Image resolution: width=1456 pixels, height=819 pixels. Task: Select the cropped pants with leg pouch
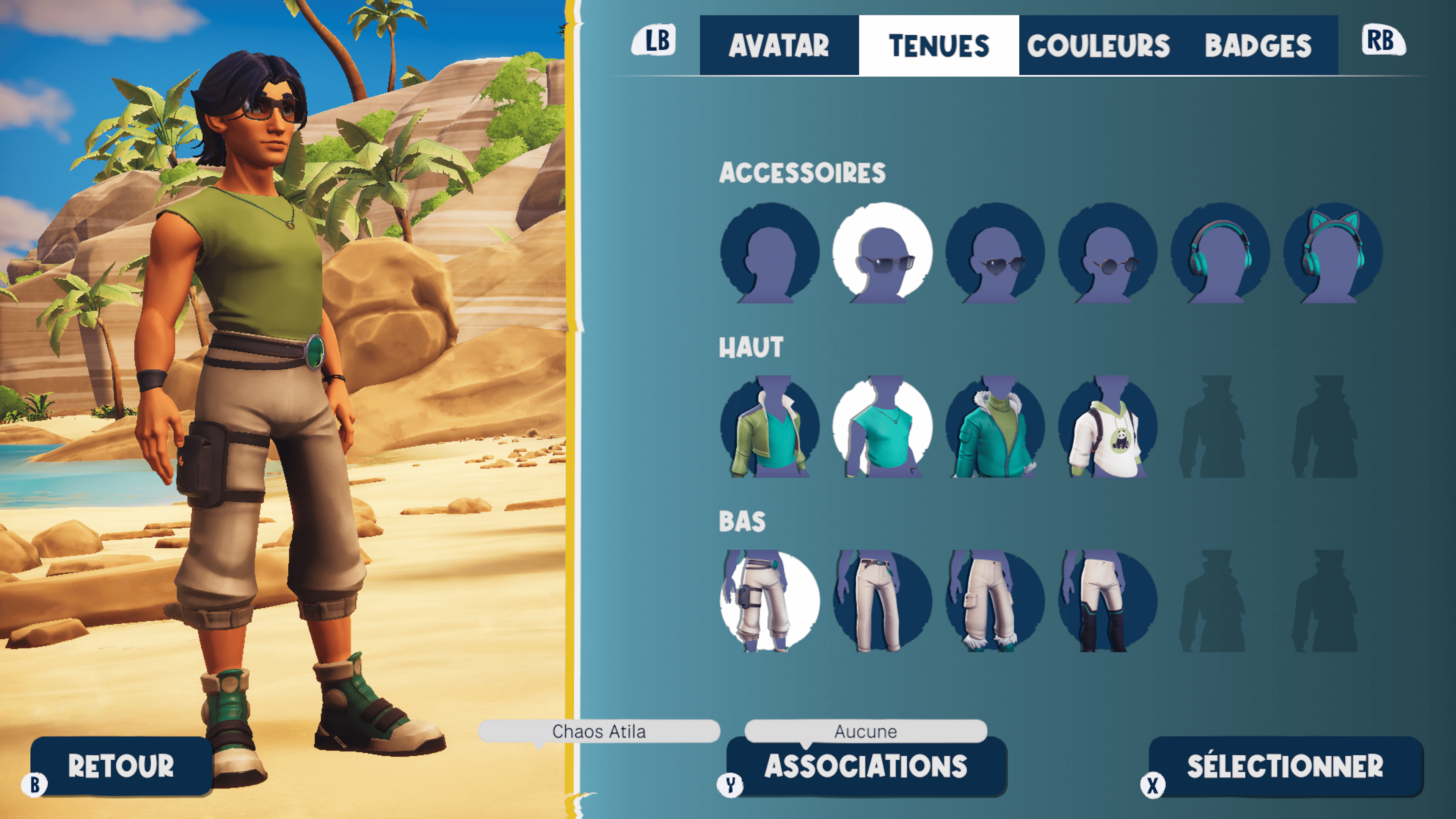click(769, 601)
